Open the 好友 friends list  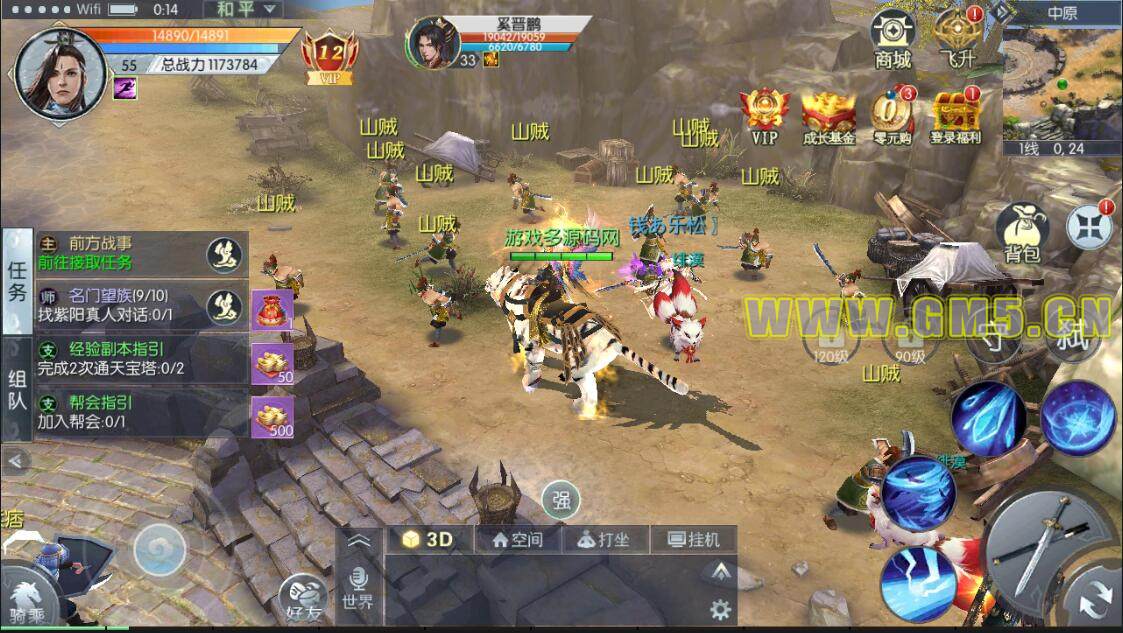click(303, 598)
